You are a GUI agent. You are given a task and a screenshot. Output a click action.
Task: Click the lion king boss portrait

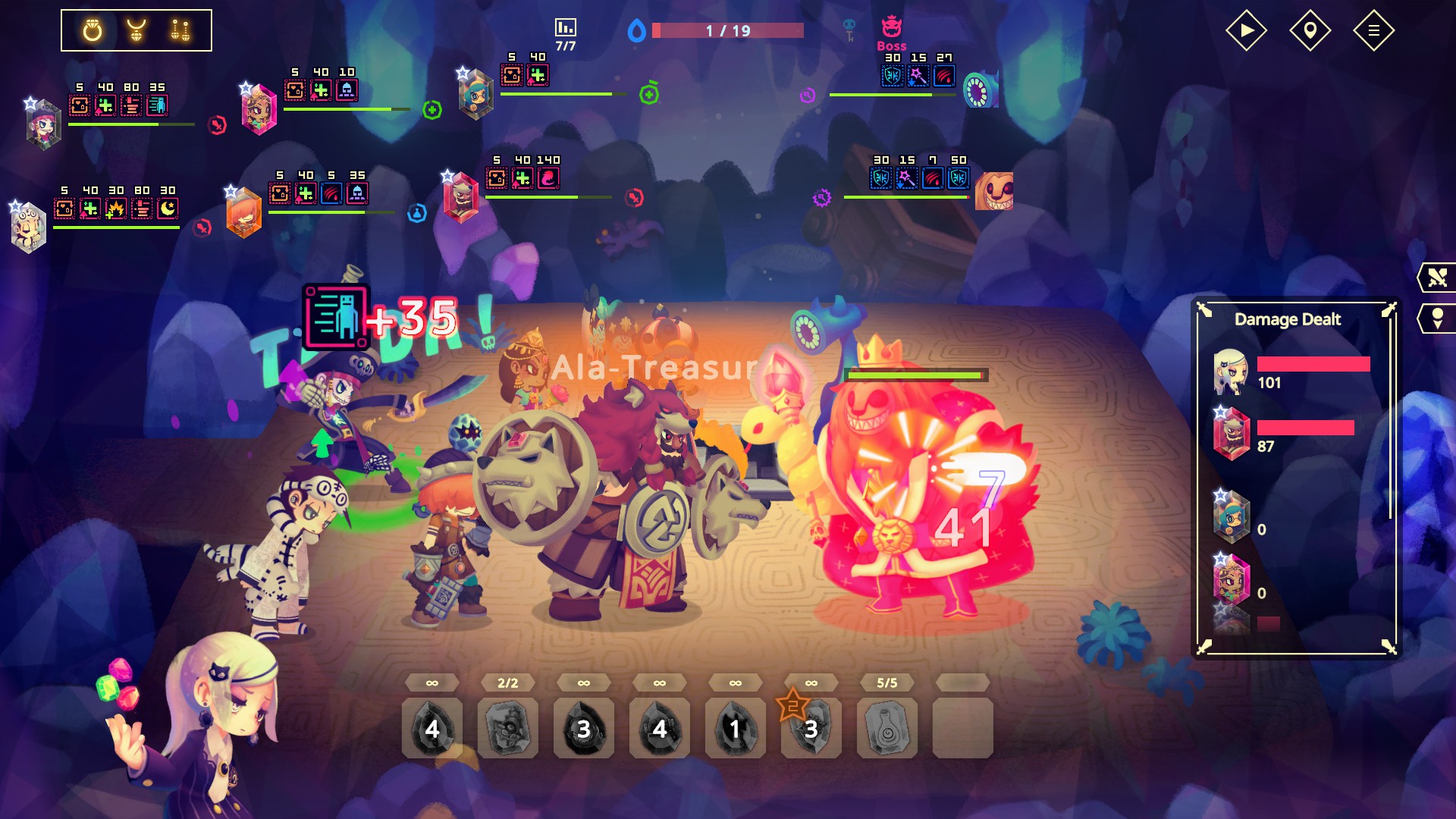click(994, 191)
